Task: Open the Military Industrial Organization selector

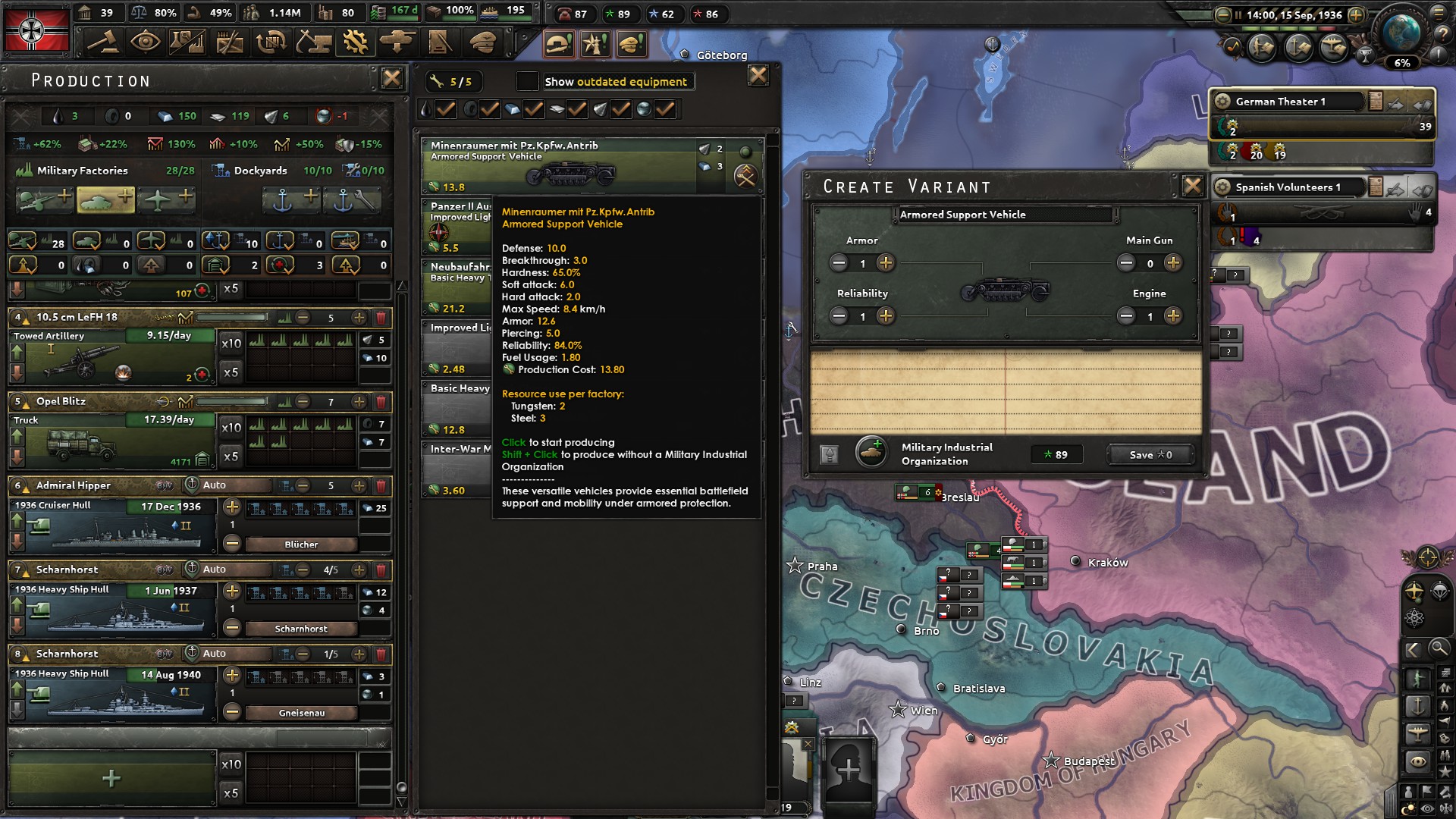Action: (x=872, y=453)
